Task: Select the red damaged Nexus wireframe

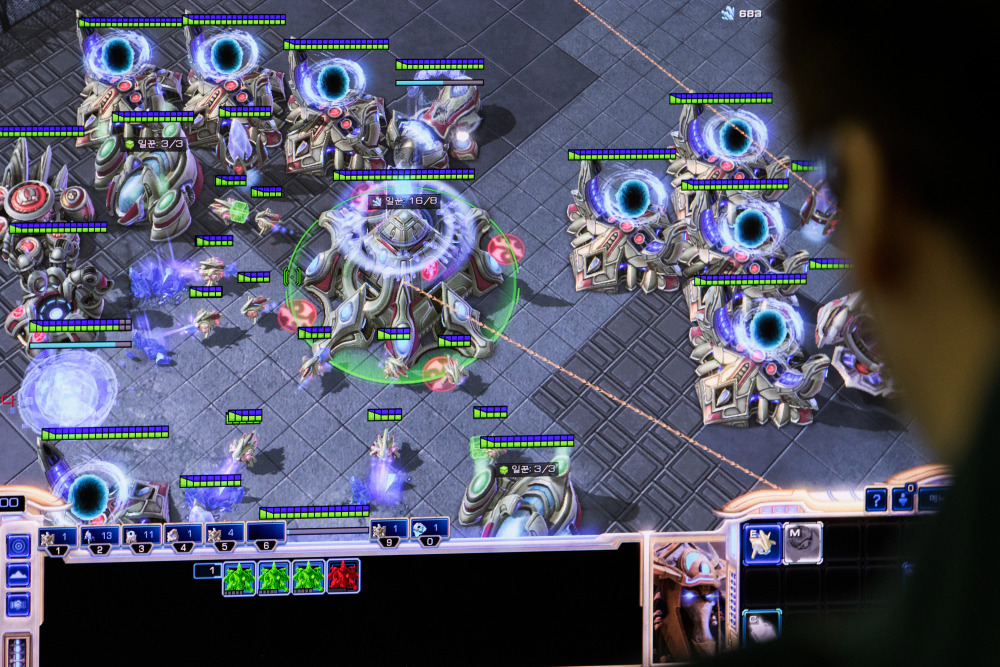Action: (x=343, y=577)
